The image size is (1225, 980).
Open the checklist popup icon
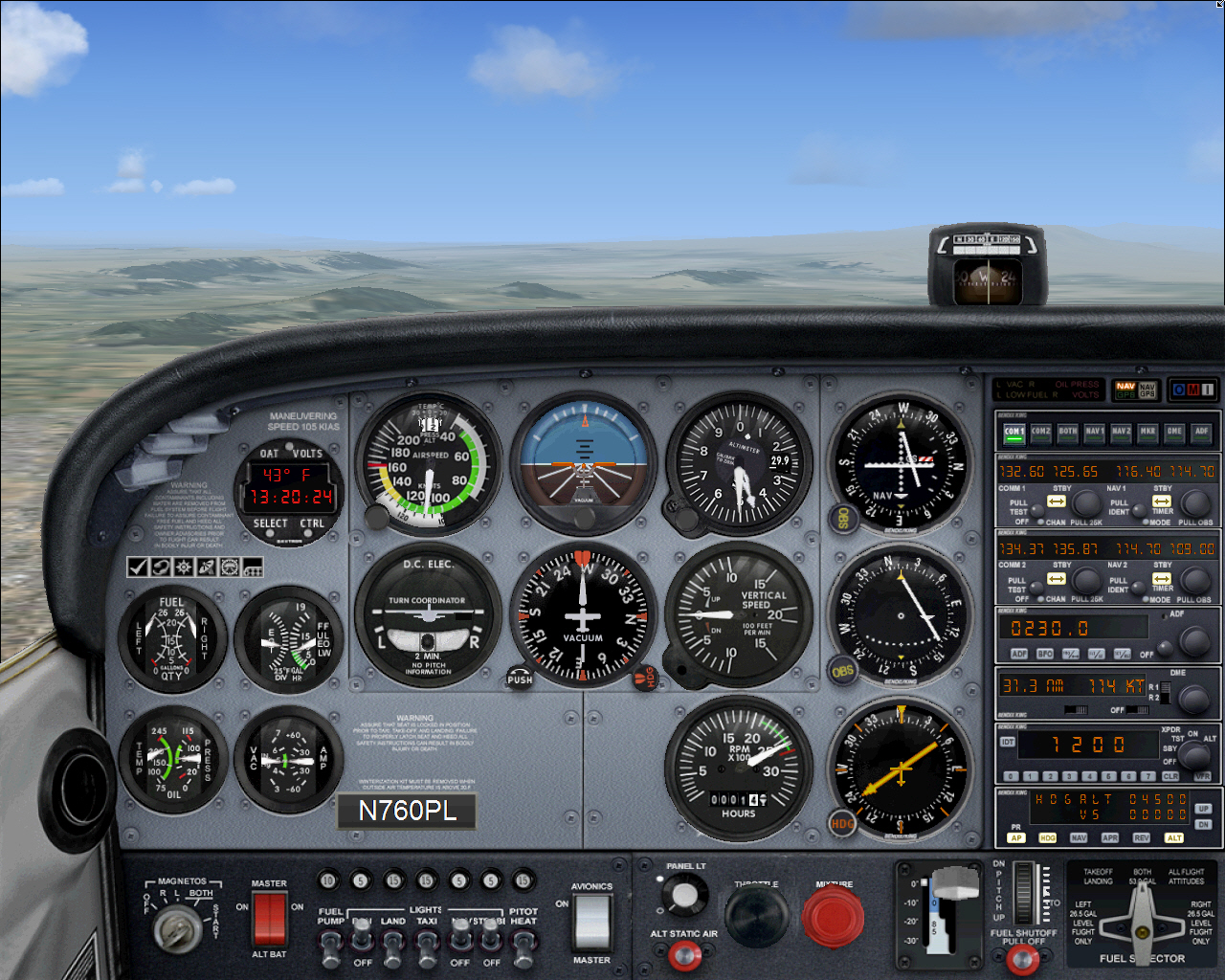pyautogui.click(x=137, y=567)
